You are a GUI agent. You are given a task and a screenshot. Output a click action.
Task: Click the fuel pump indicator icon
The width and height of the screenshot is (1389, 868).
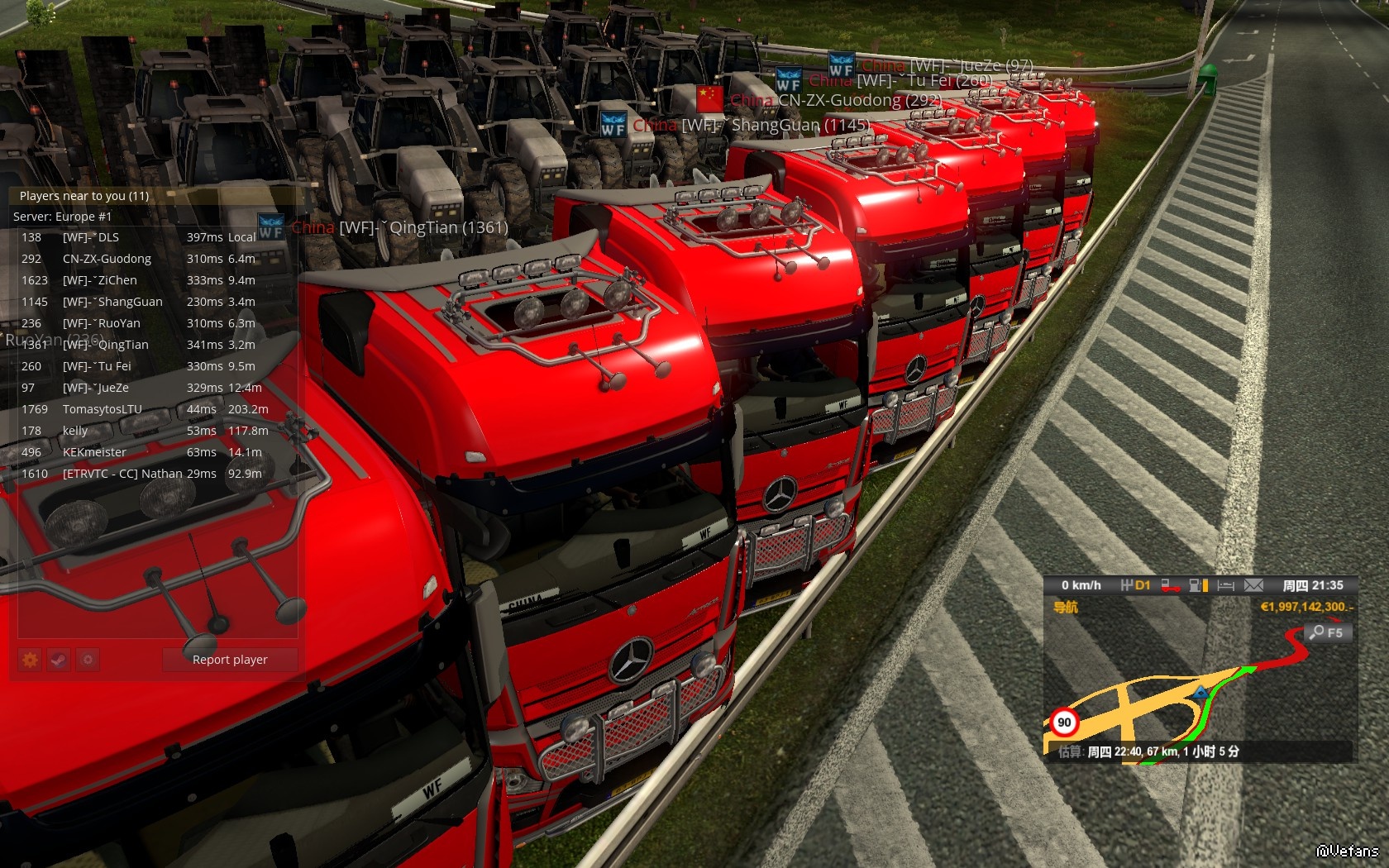click(1198, 585)
